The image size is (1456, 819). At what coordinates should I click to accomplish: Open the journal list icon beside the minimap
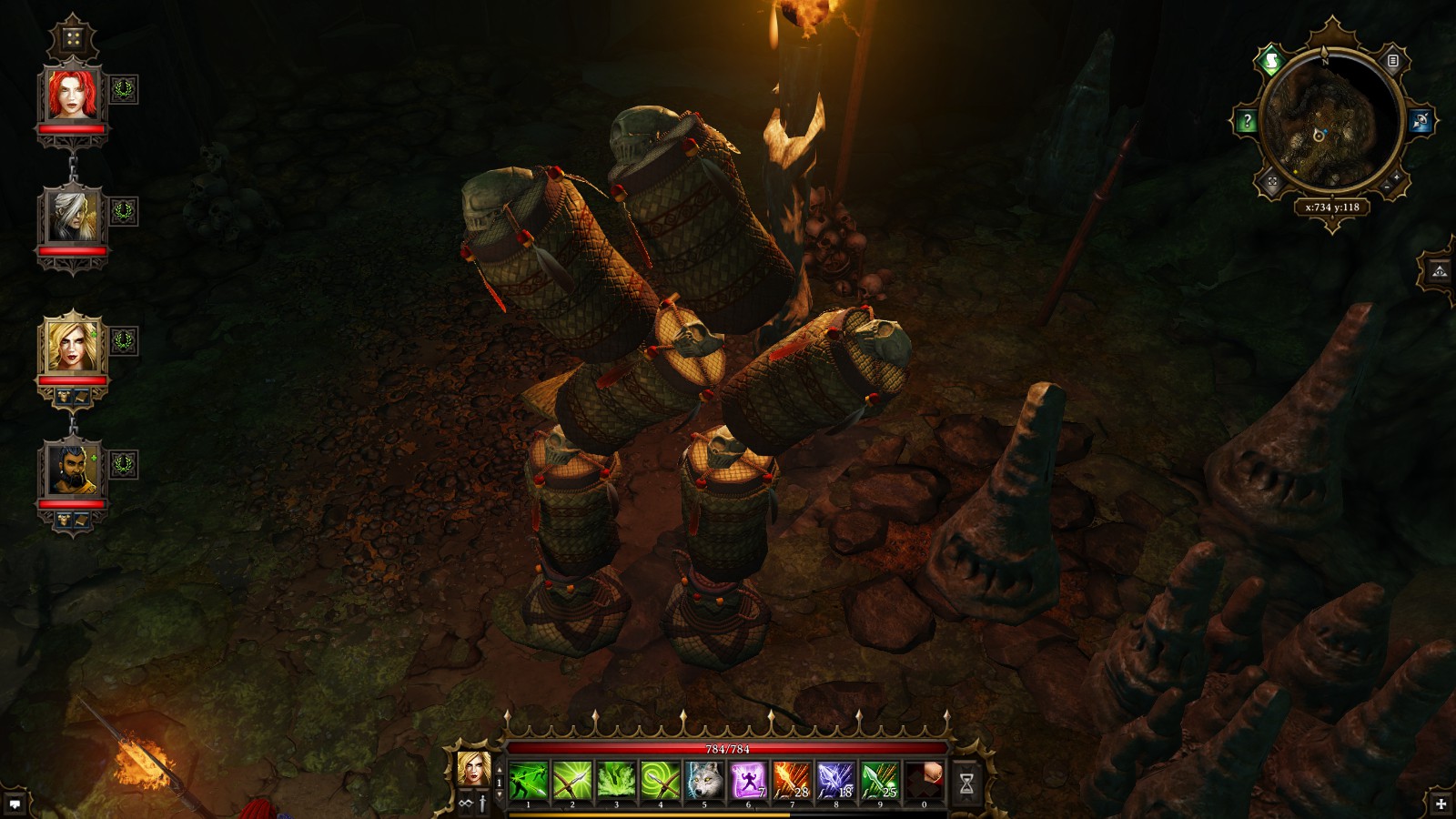1392,61
